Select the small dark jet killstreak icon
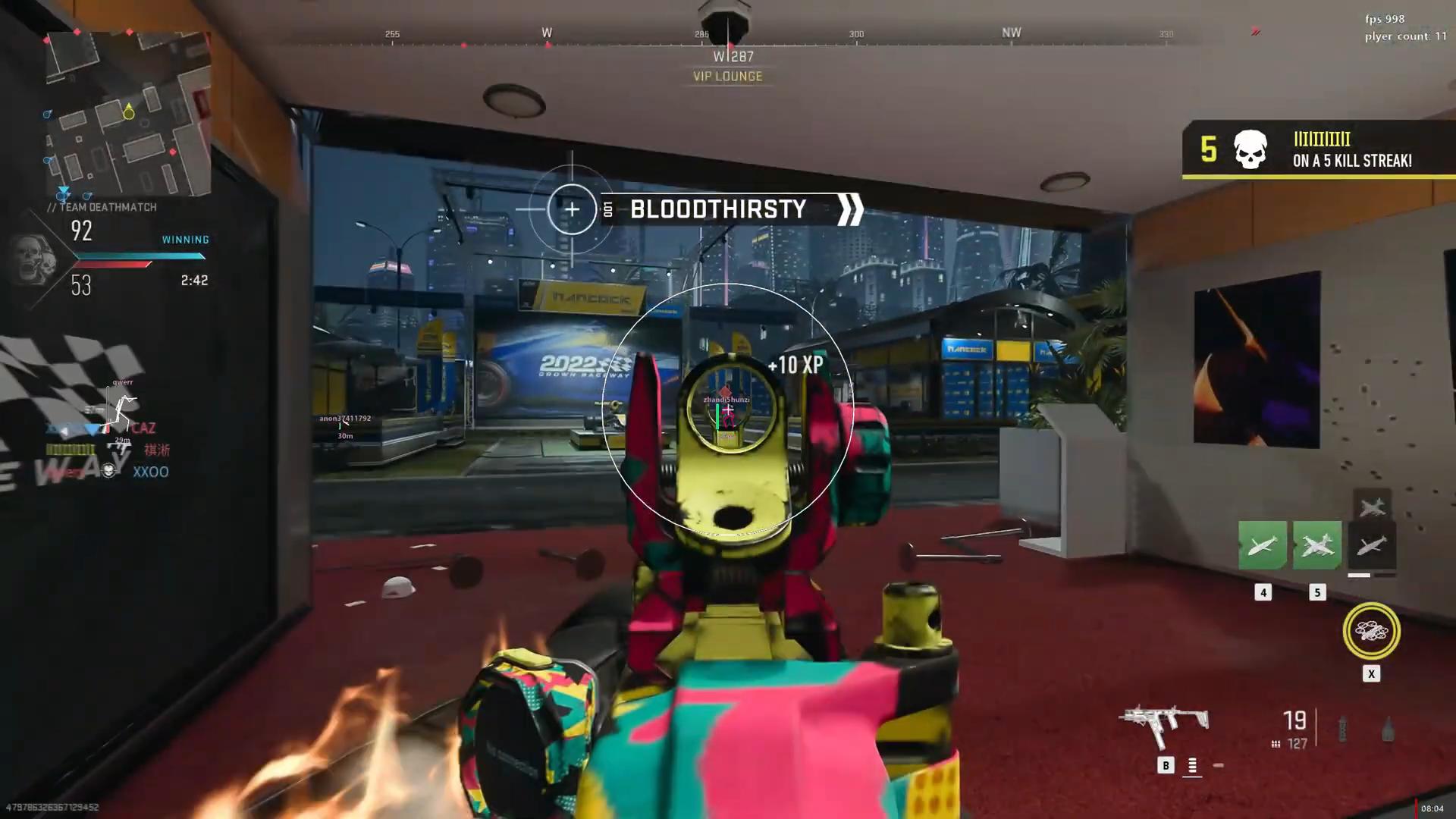This screenshot has width=1456, height=819. [1372, 505]
